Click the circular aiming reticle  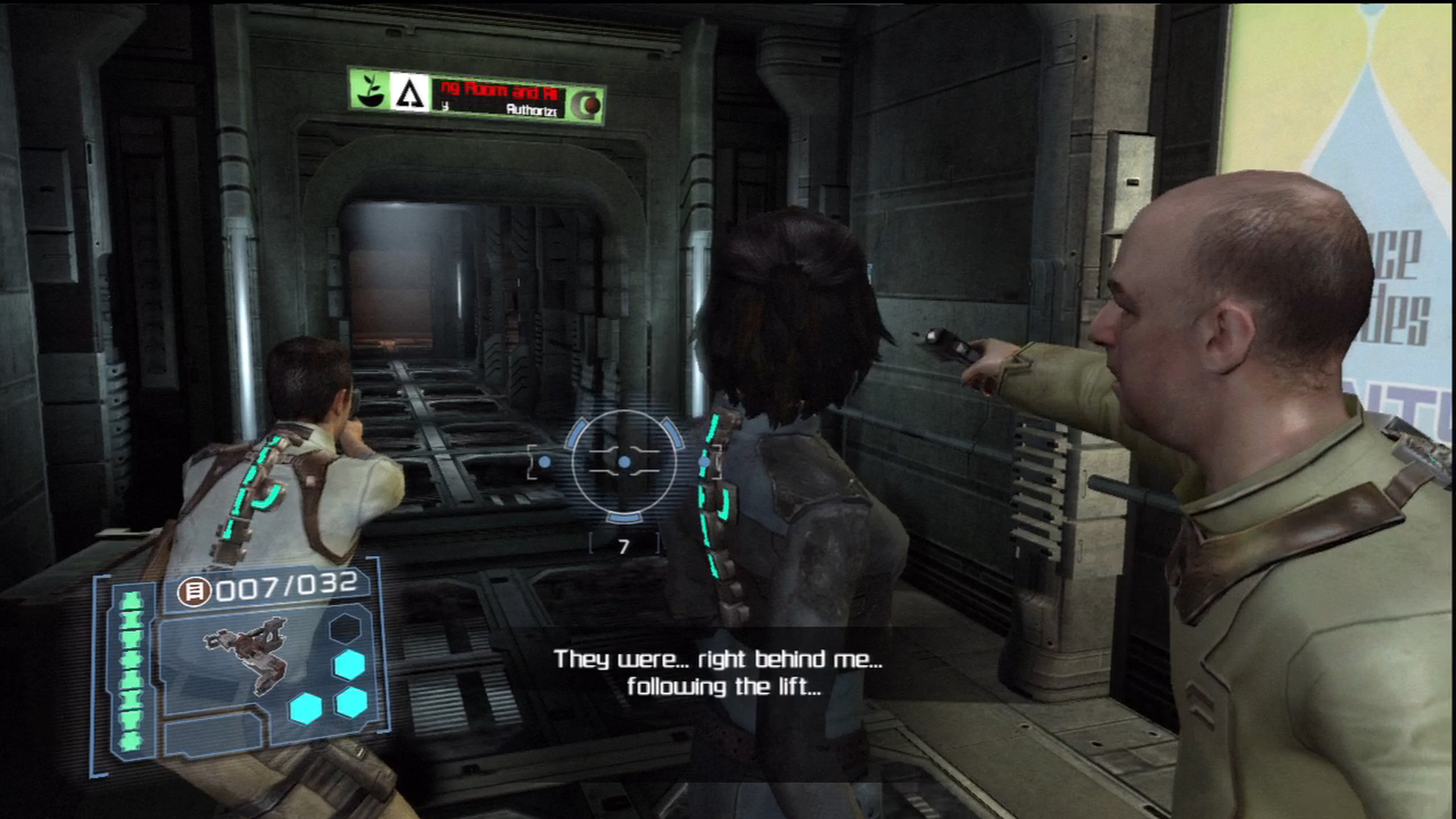(624, 462)
